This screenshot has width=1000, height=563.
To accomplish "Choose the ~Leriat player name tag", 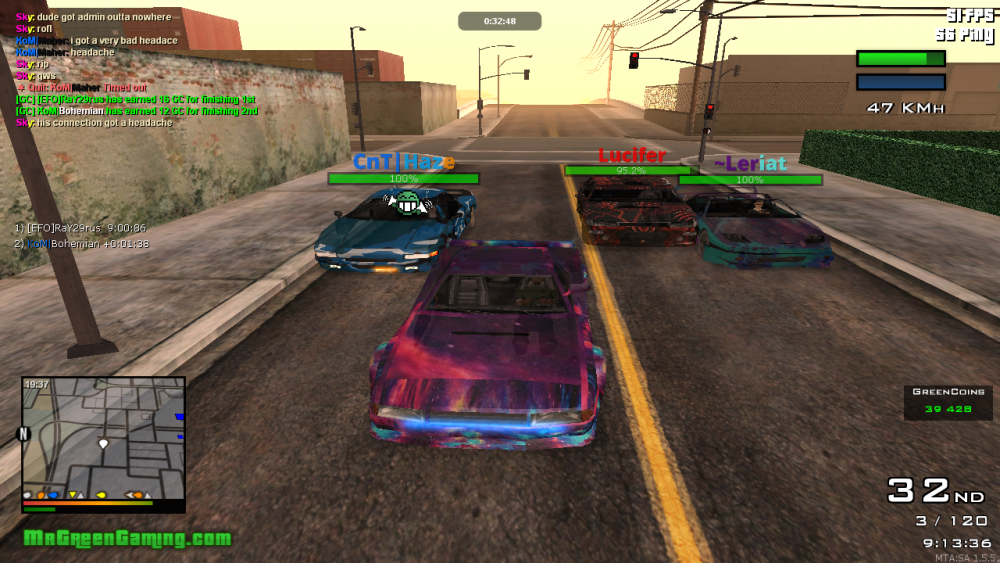I will coord(750,164).
